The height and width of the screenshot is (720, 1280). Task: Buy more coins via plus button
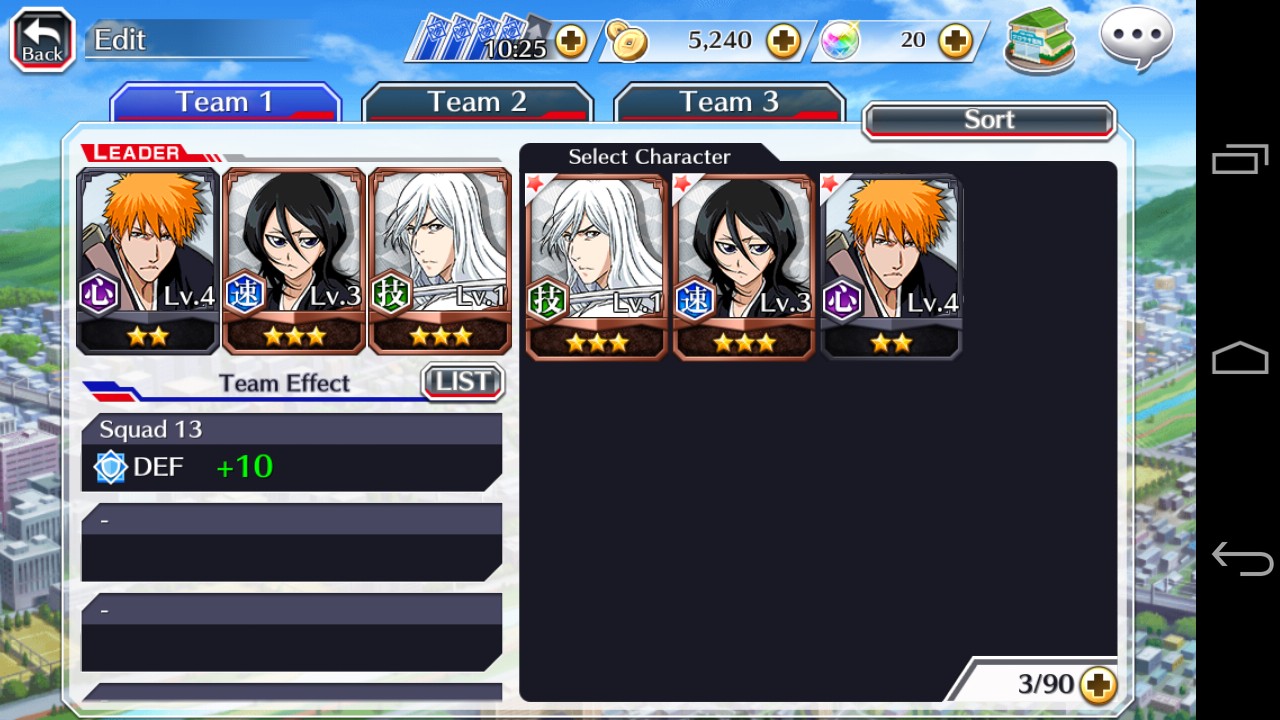[x=783, y=41]
